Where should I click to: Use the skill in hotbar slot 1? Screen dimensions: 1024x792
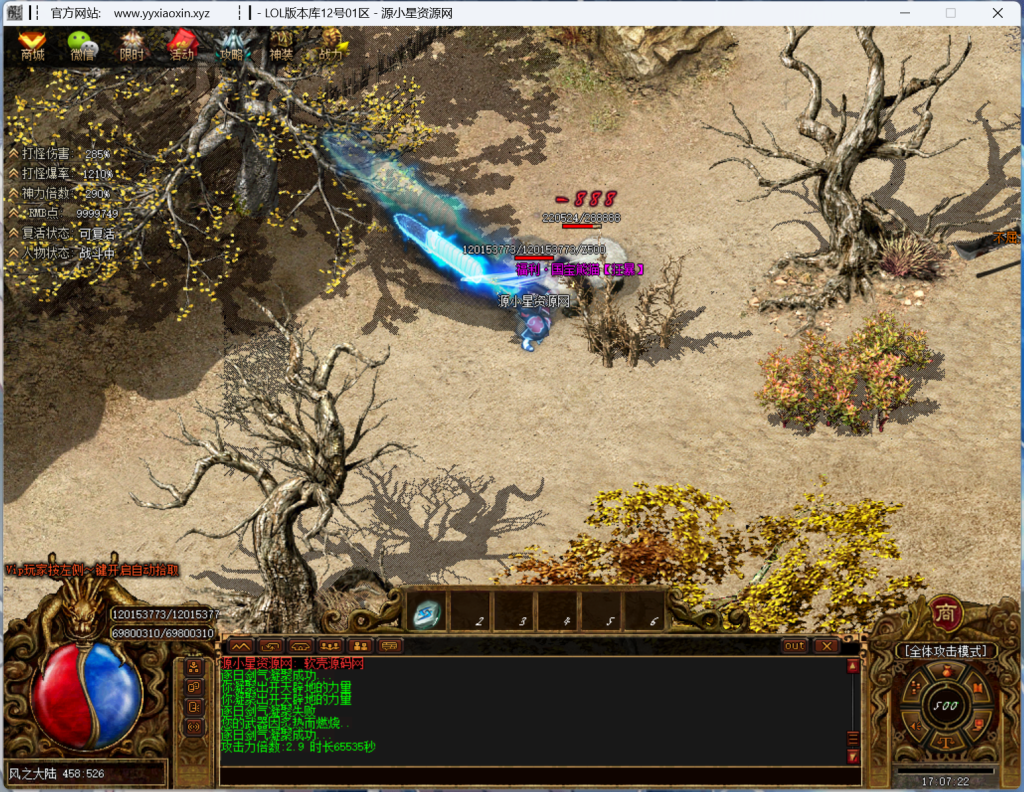click(428, 612)
